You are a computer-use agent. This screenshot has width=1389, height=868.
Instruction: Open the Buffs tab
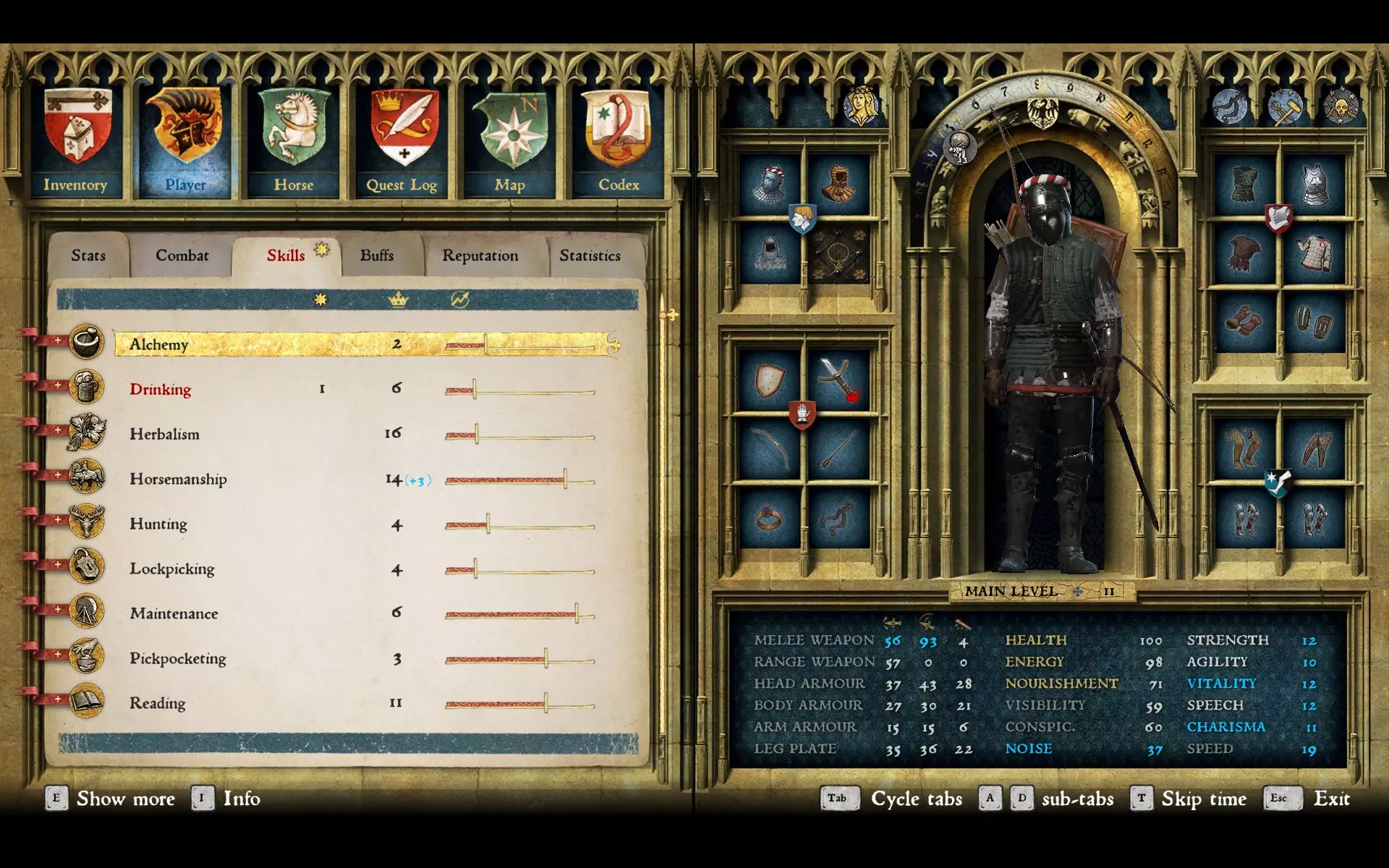[x=377, y=255]
